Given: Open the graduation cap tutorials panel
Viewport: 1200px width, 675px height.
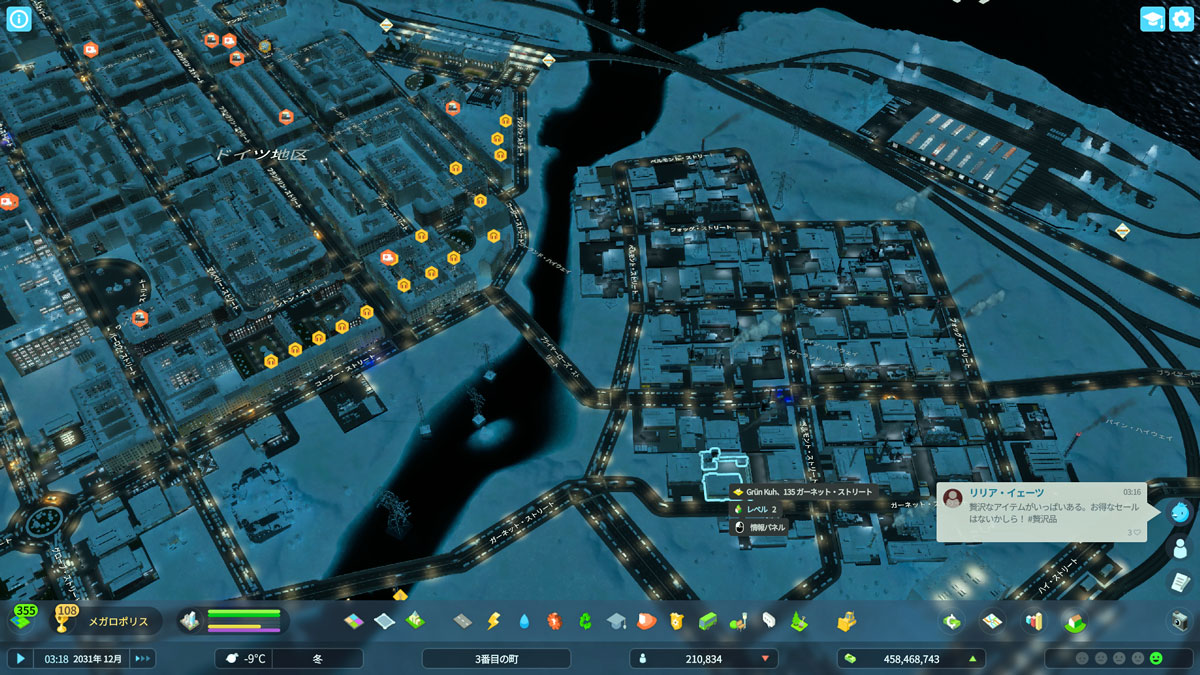Looking at the screenshot, I should [1152, 19].
